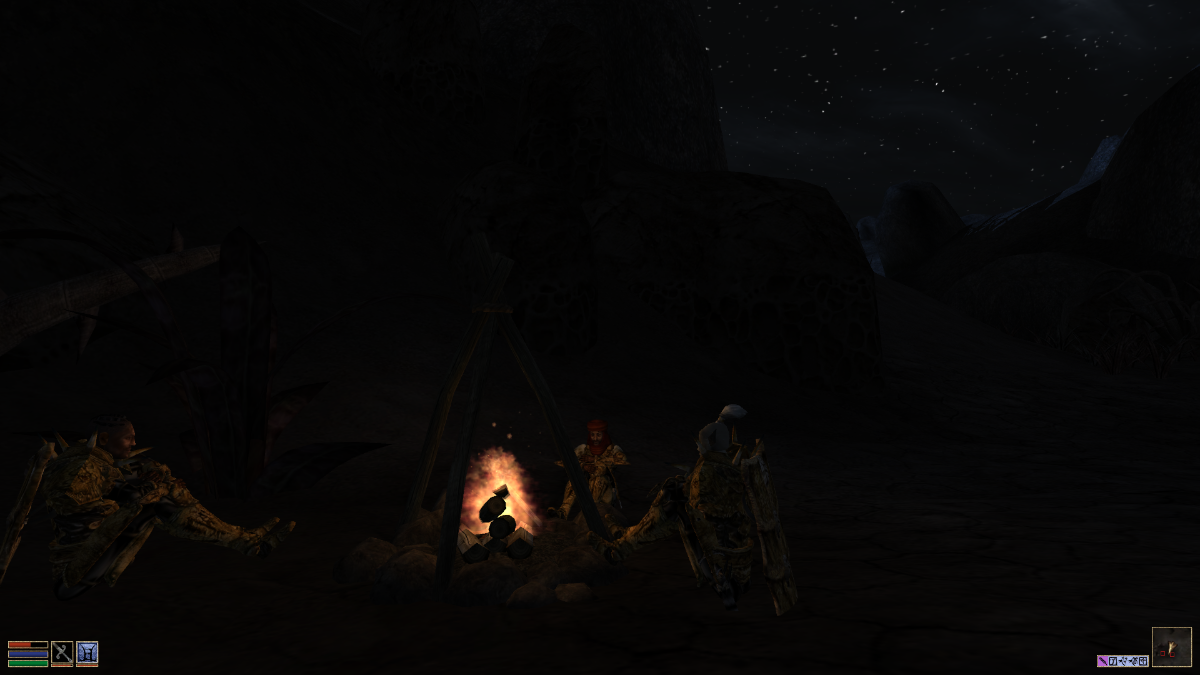Click the equipped sword weapon icon
1200x675 pixels.
pyautogui.click(x=62, y=652)
